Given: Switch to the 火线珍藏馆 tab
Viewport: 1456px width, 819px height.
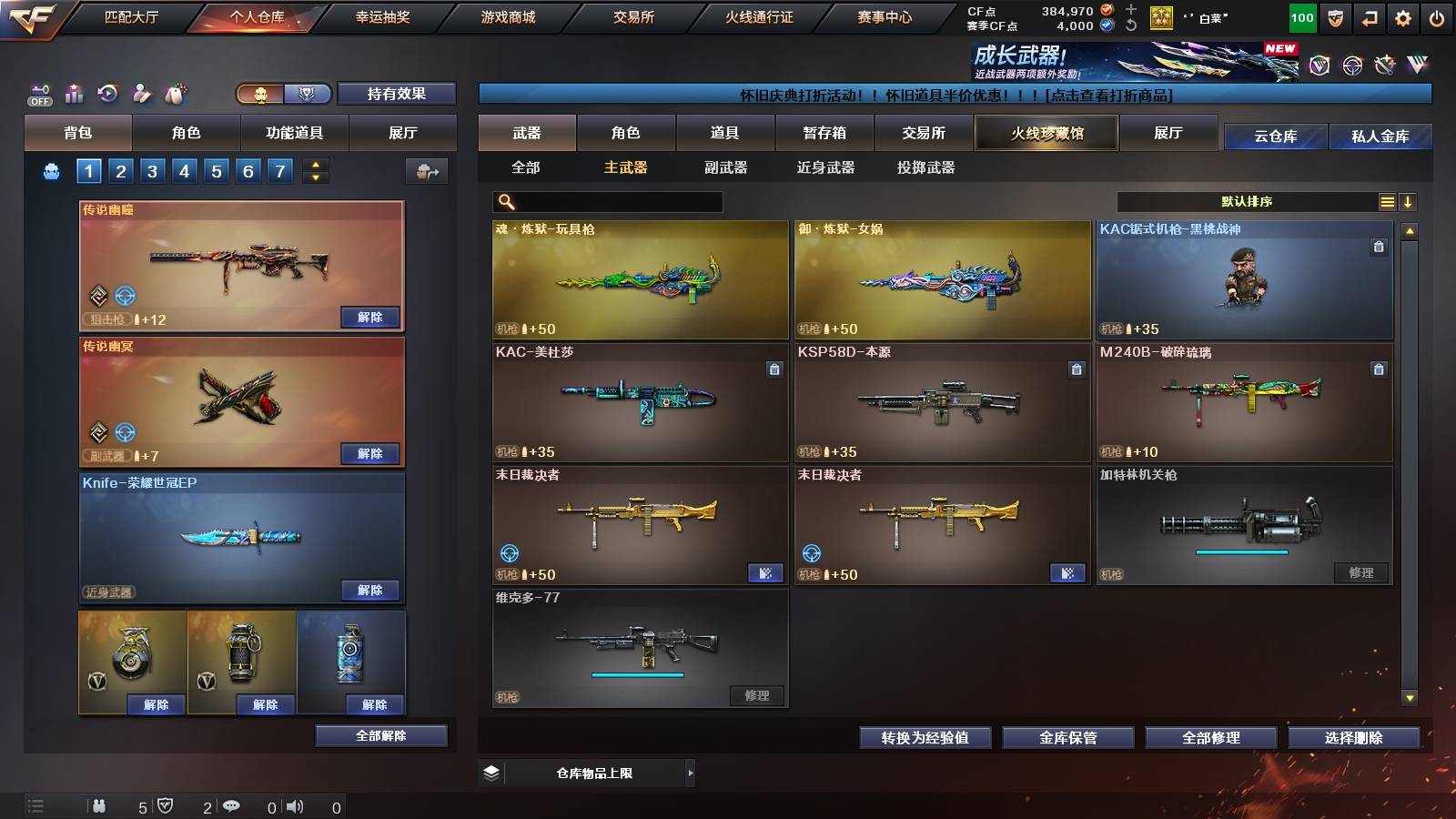Looking at the screenshot, I should pyautogui.click(x=1046, y=133).
